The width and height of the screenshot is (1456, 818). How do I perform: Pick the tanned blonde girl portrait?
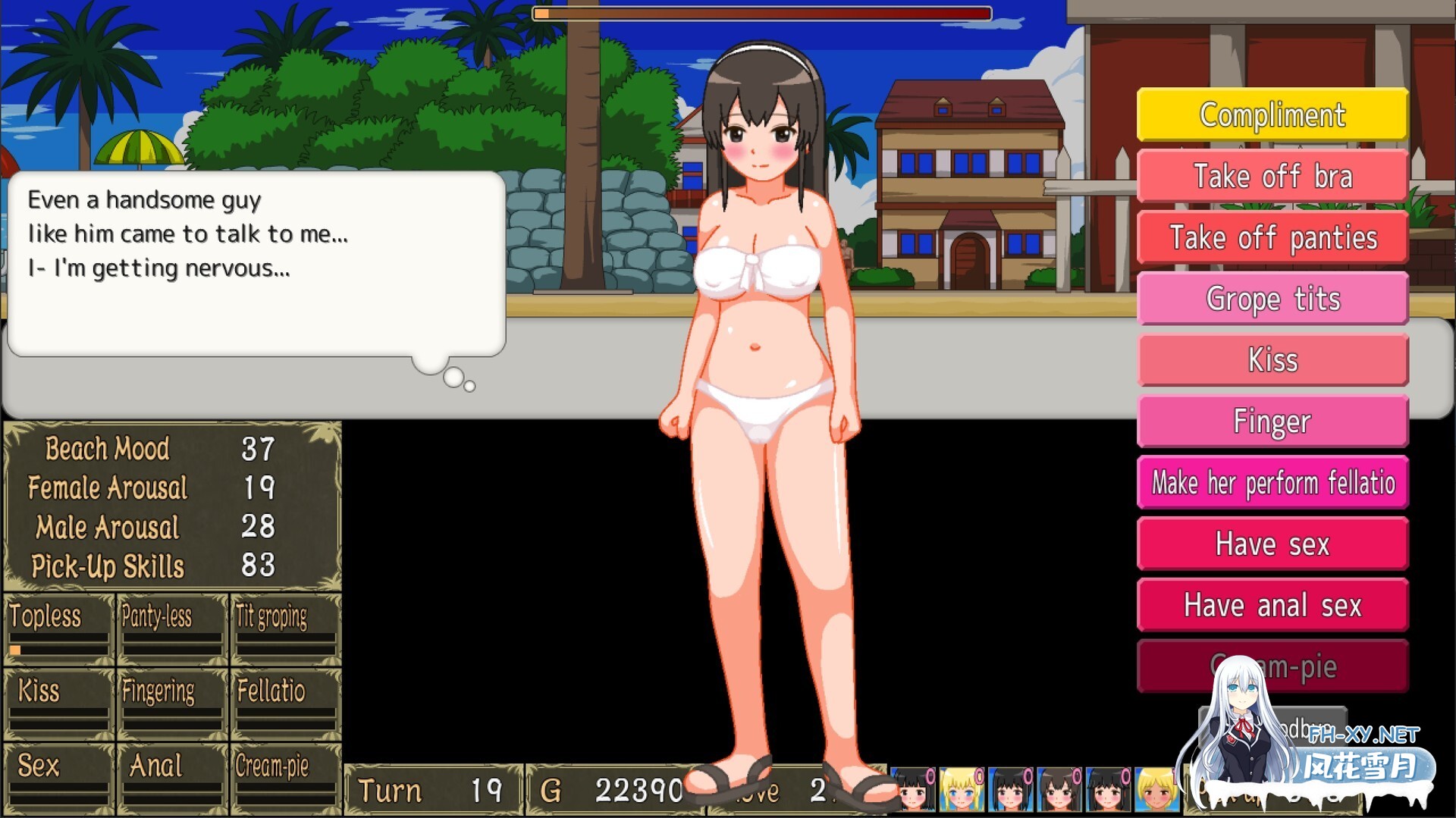(x=1156, y=790)
